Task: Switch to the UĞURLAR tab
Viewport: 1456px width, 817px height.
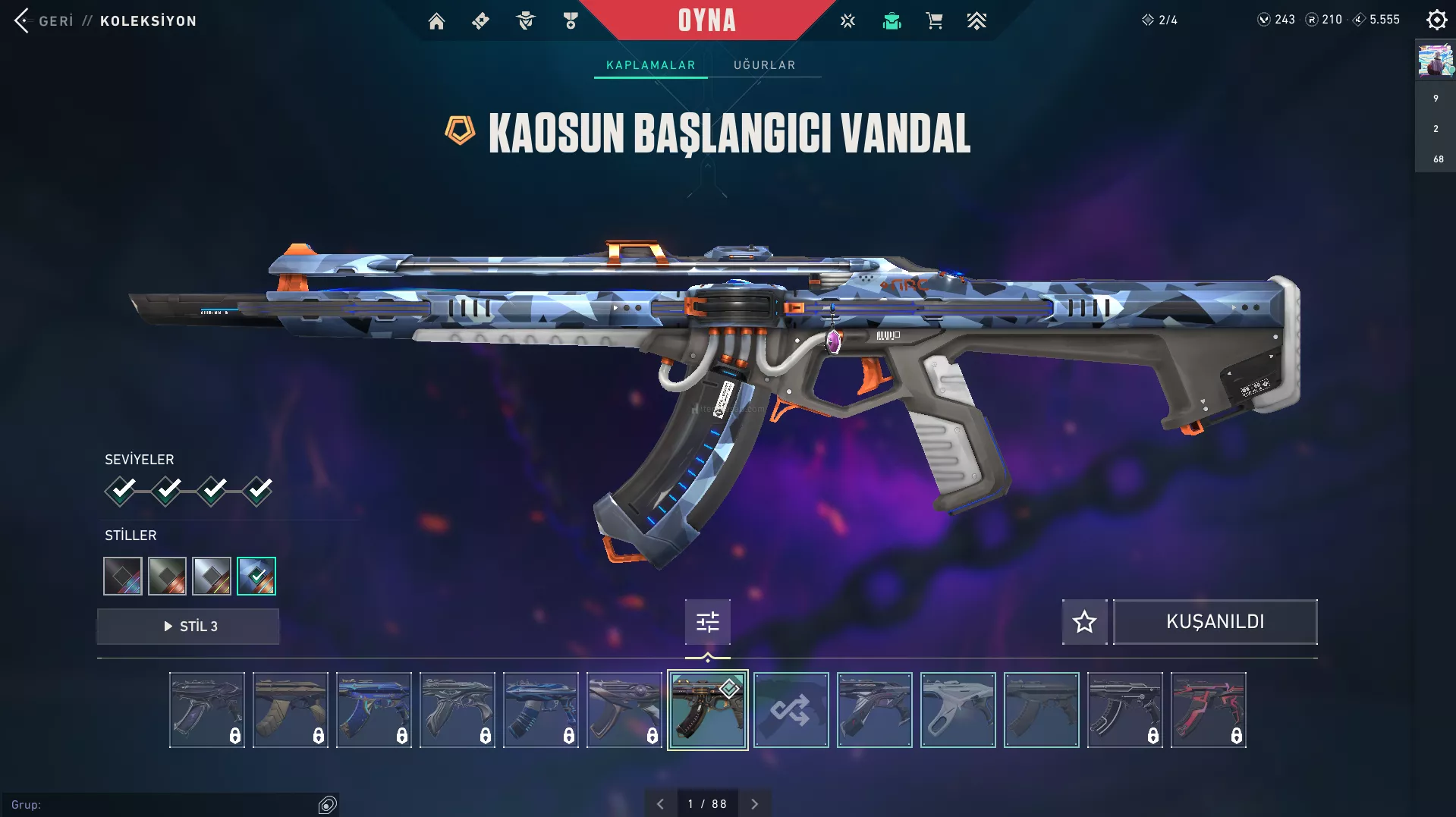Action: point(764,65)
